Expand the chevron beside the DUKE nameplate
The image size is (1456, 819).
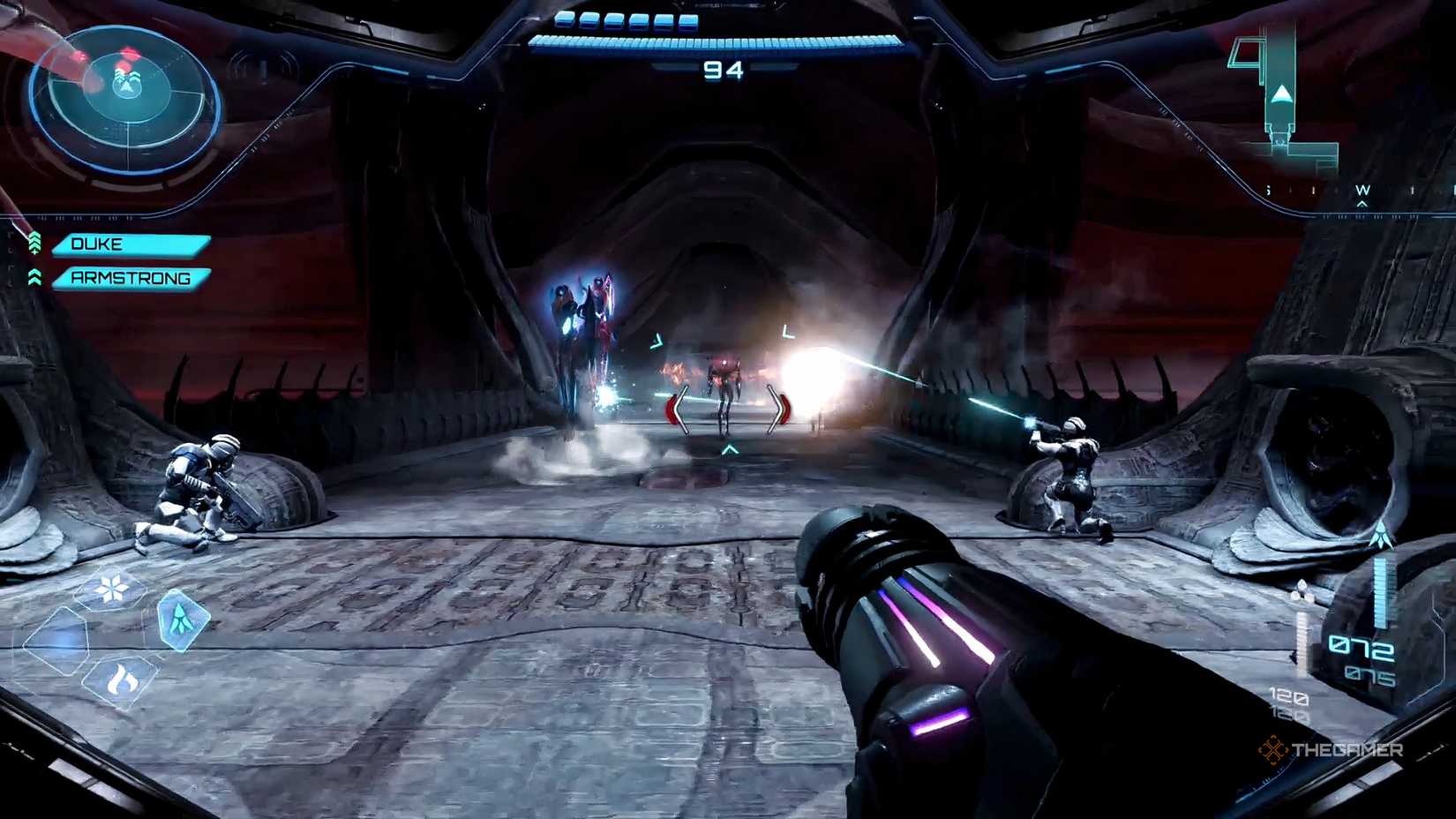coord(36,244)
